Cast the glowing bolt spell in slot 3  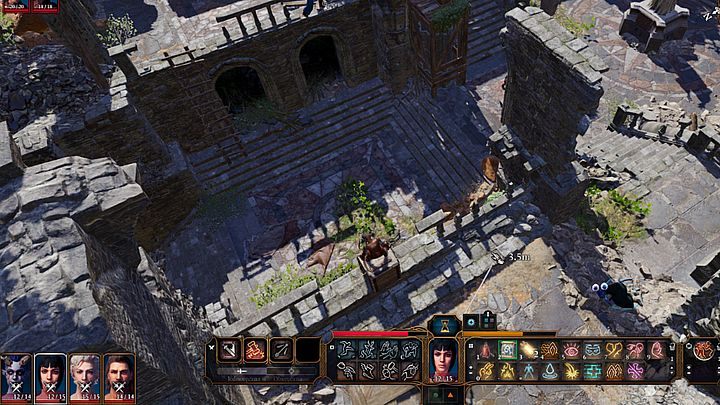click(528, 350)
